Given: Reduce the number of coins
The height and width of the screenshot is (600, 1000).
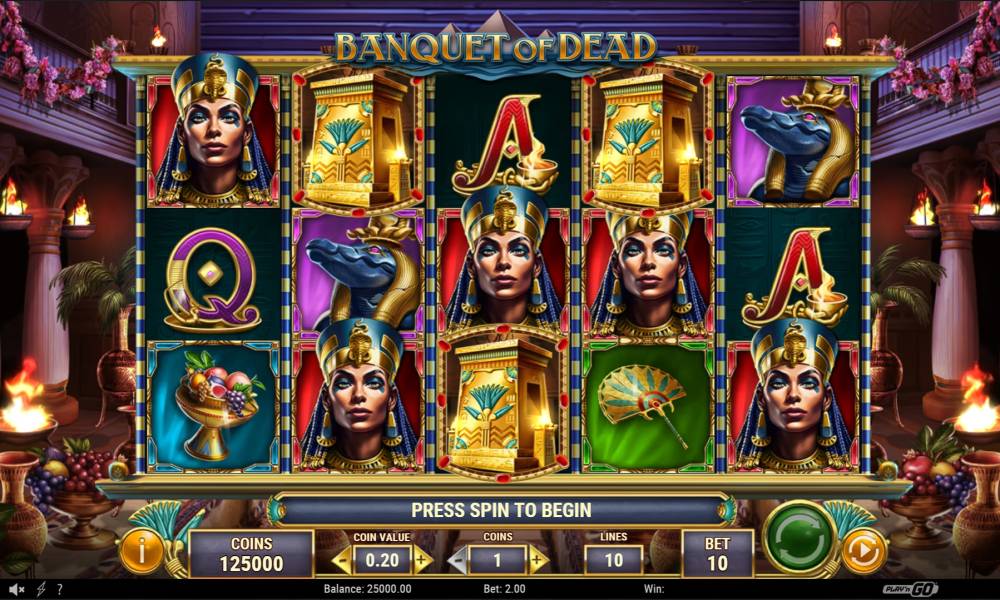Looking at the screenshot, I should 458,560.
